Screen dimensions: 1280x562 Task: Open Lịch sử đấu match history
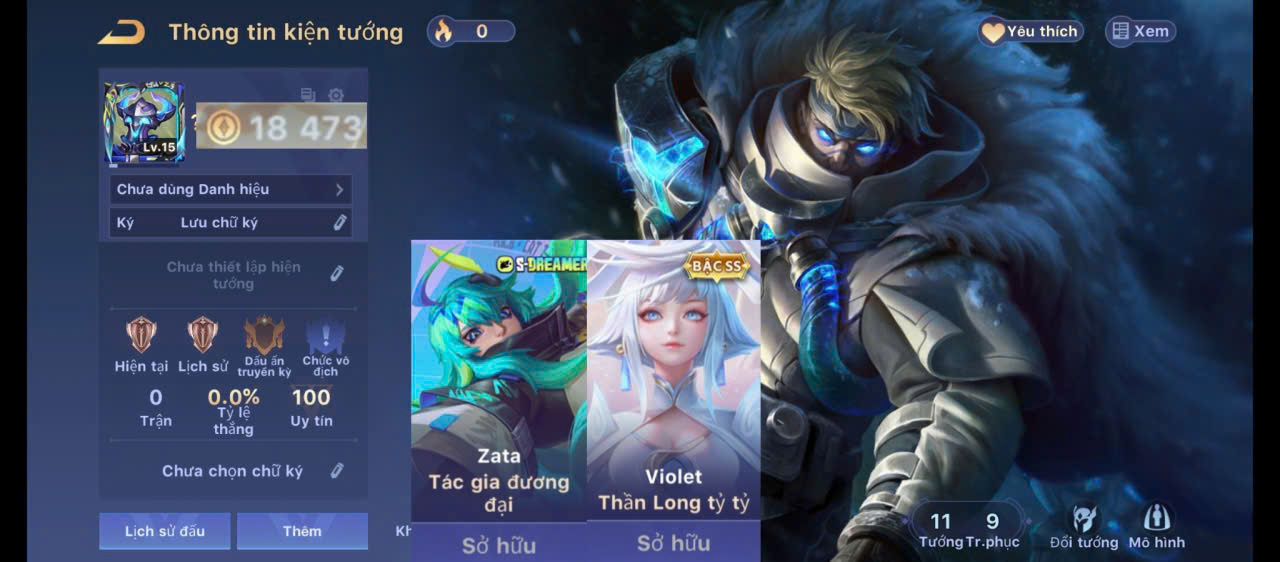[x=164, y=531]
